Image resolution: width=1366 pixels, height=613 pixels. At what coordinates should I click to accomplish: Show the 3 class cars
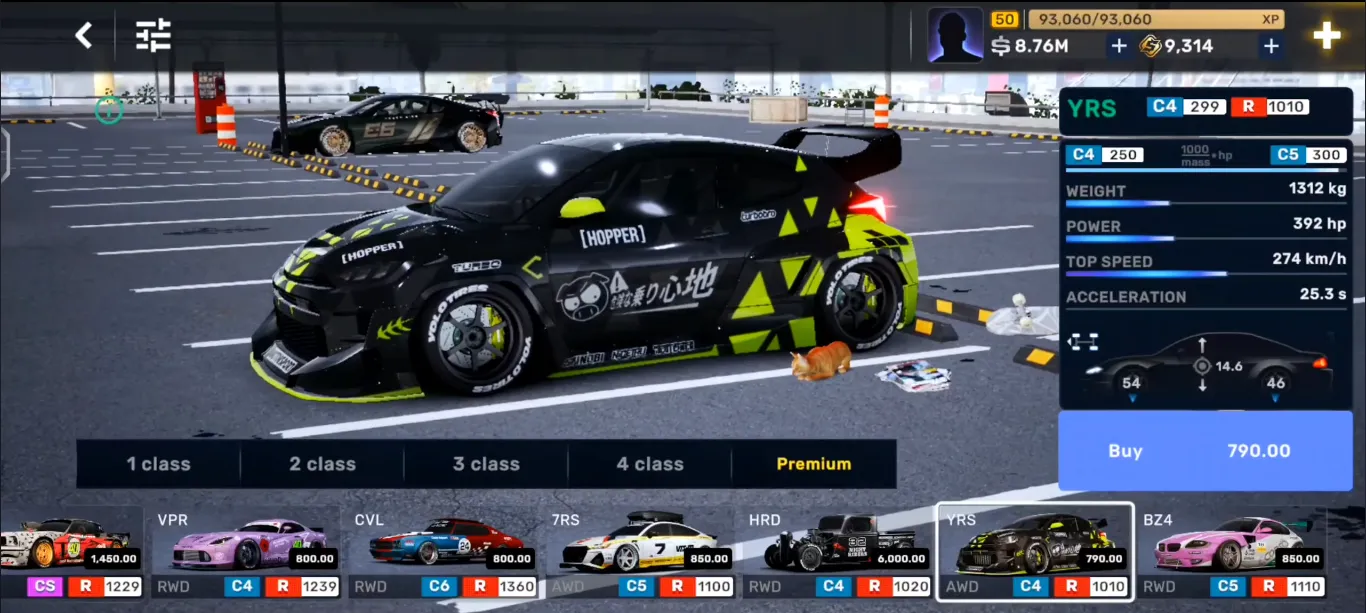pyautogui.click(x=486, y=464)
